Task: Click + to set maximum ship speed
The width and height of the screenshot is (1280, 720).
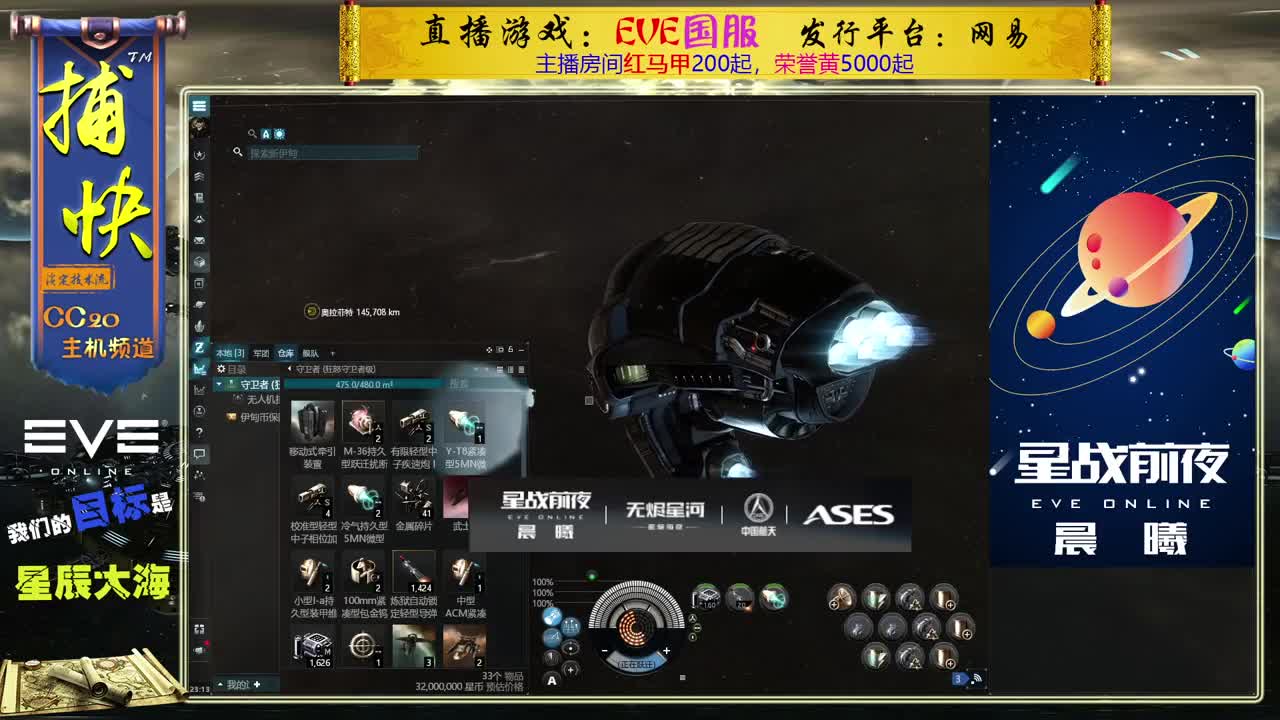Action: click(667, 650)
